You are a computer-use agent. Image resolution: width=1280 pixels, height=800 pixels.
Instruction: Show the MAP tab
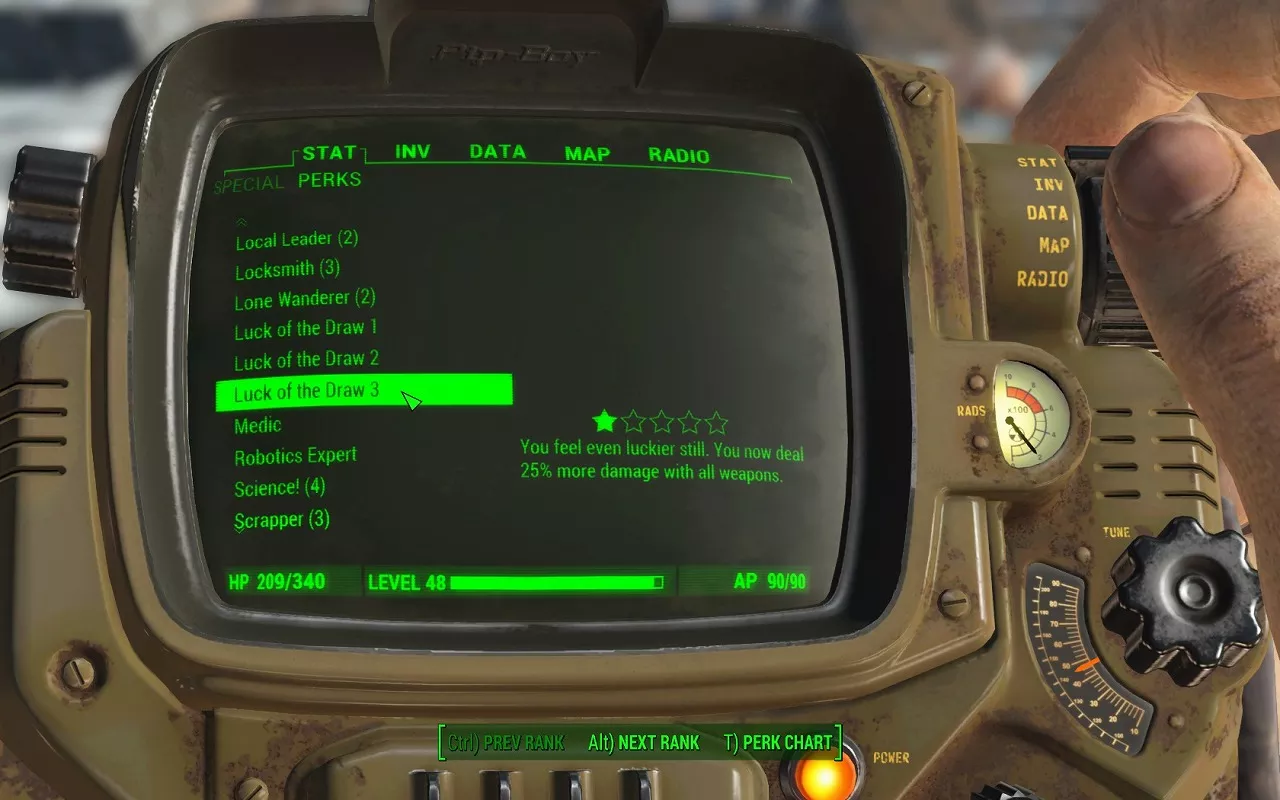[x=587, y=154]
